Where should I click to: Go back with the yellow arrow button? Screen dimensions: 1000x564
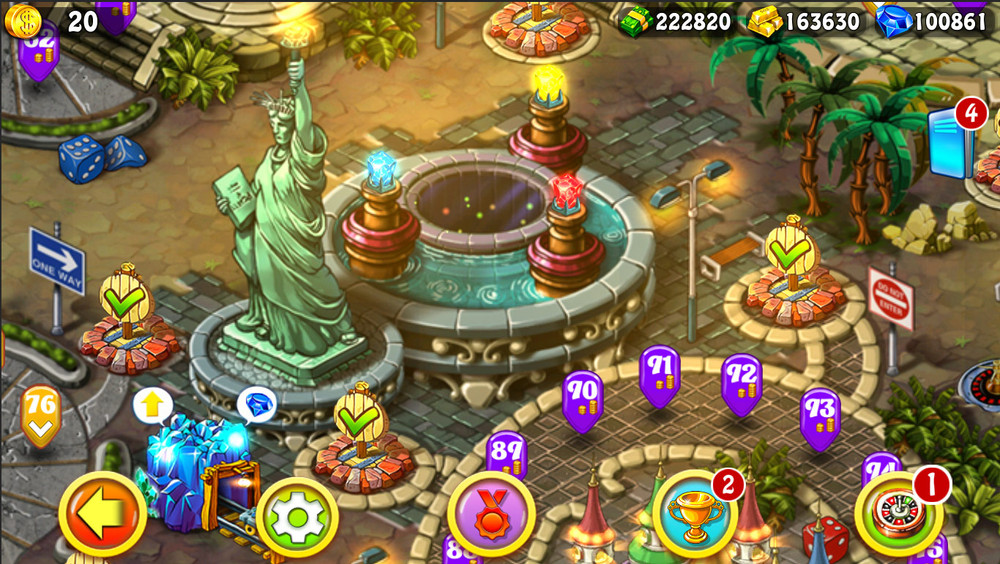pos(102,514)
